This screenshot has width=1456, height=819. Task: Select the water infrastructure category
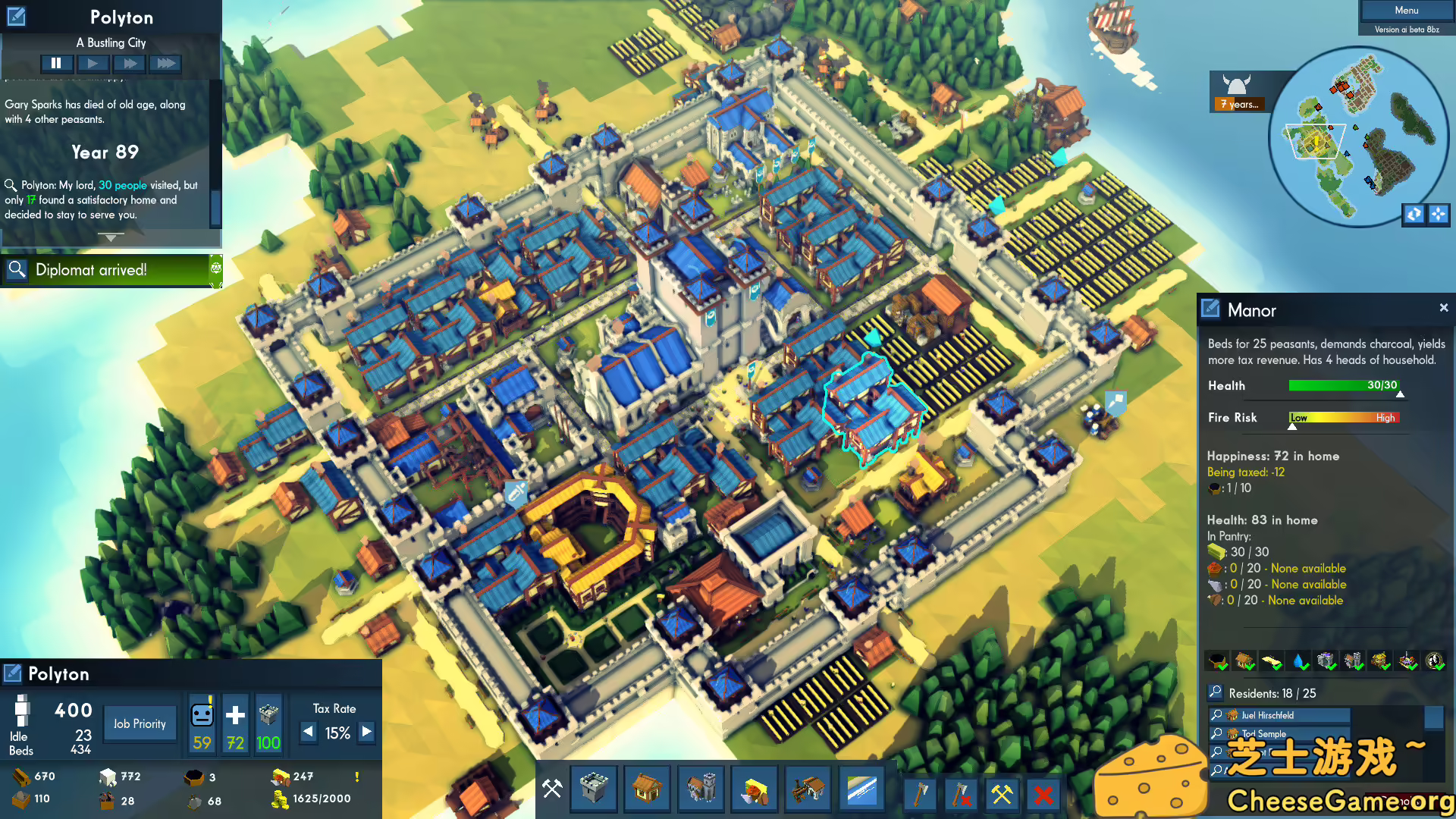pyautogui.click(x=861, y=789)
